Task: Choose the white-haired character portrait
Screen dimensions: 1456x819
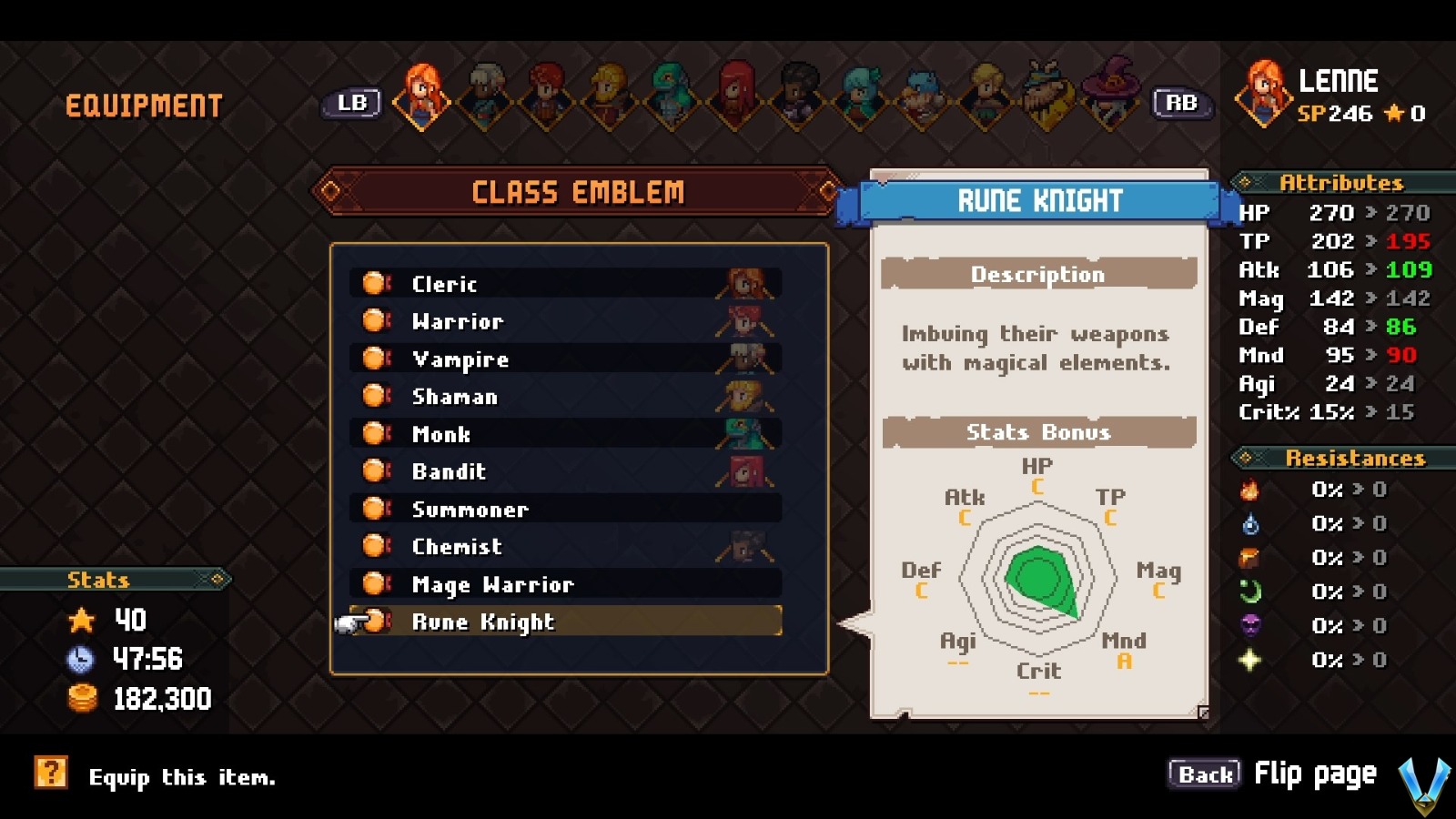Action: click(485, 94)
